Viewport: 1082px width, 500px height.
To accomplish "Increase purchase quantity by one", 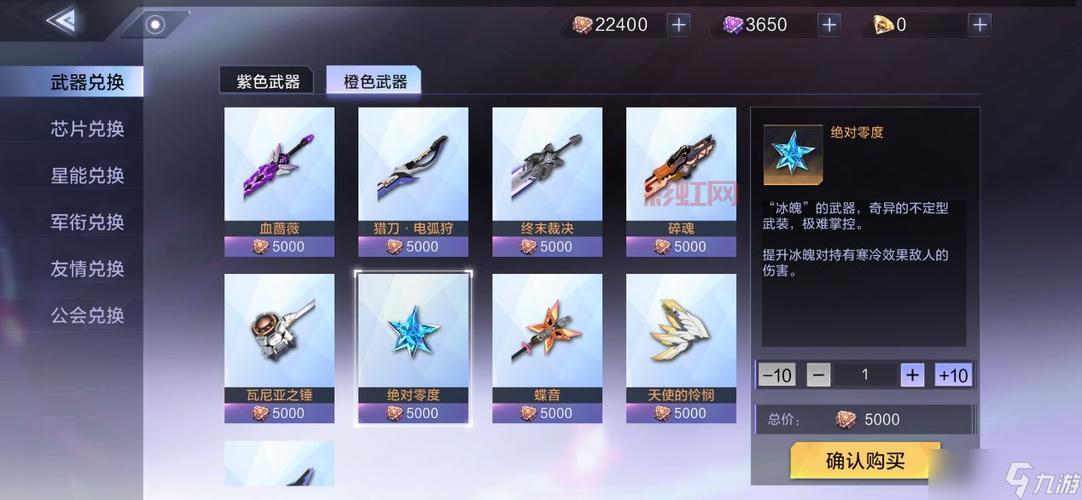I will 912,375.
